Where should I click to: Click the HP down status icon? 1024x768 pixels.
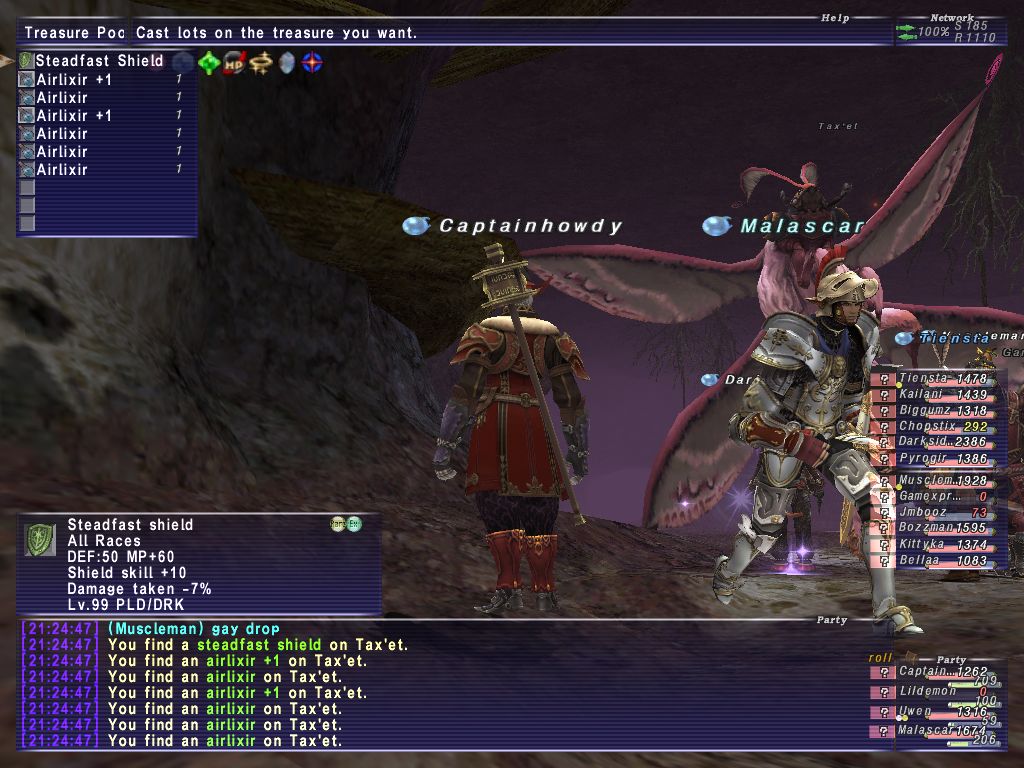point(235,63)
